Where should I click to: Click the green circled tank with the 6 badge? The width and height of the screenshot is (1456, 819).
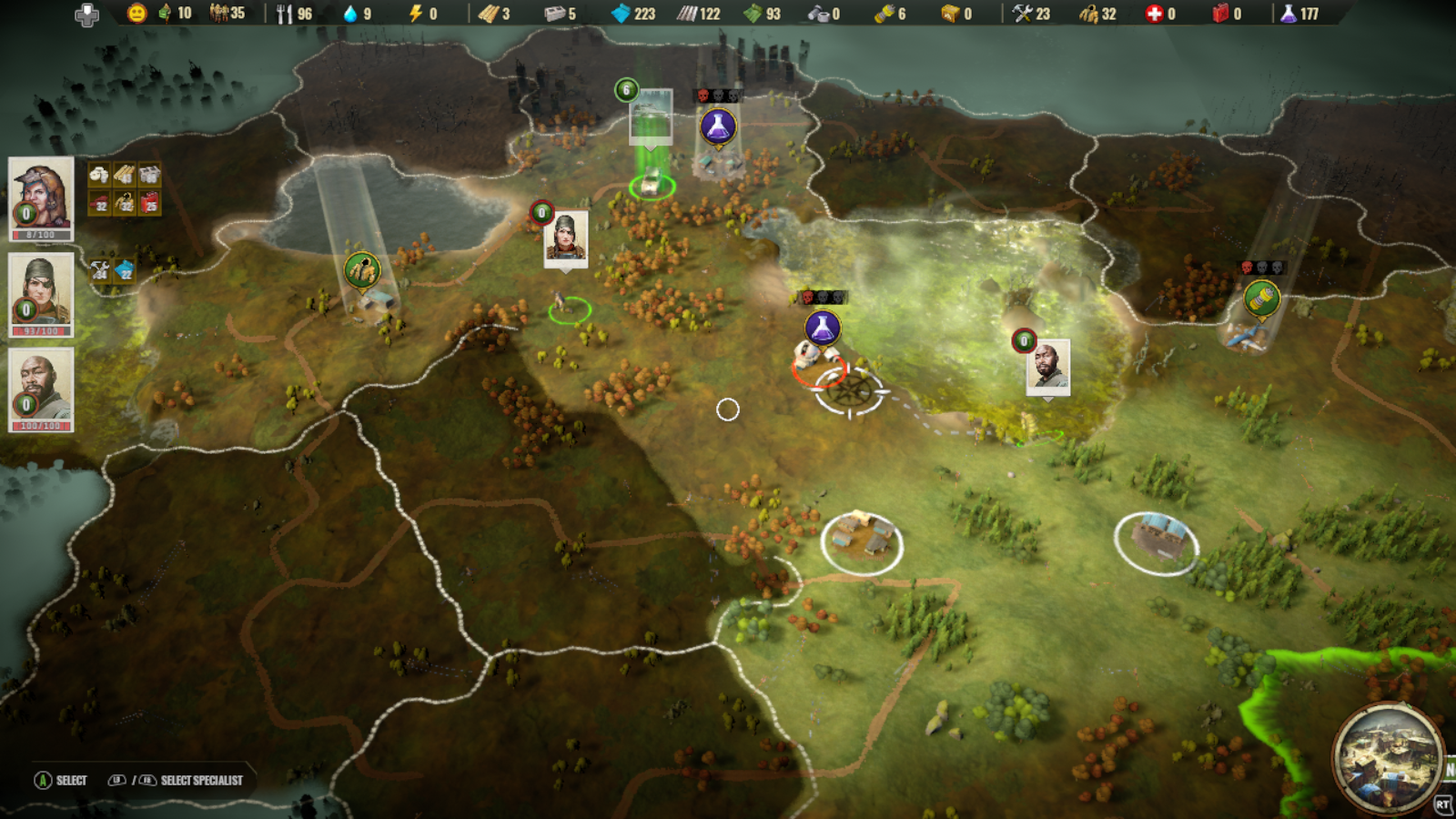pyautogui.click(x=650, y=184)
